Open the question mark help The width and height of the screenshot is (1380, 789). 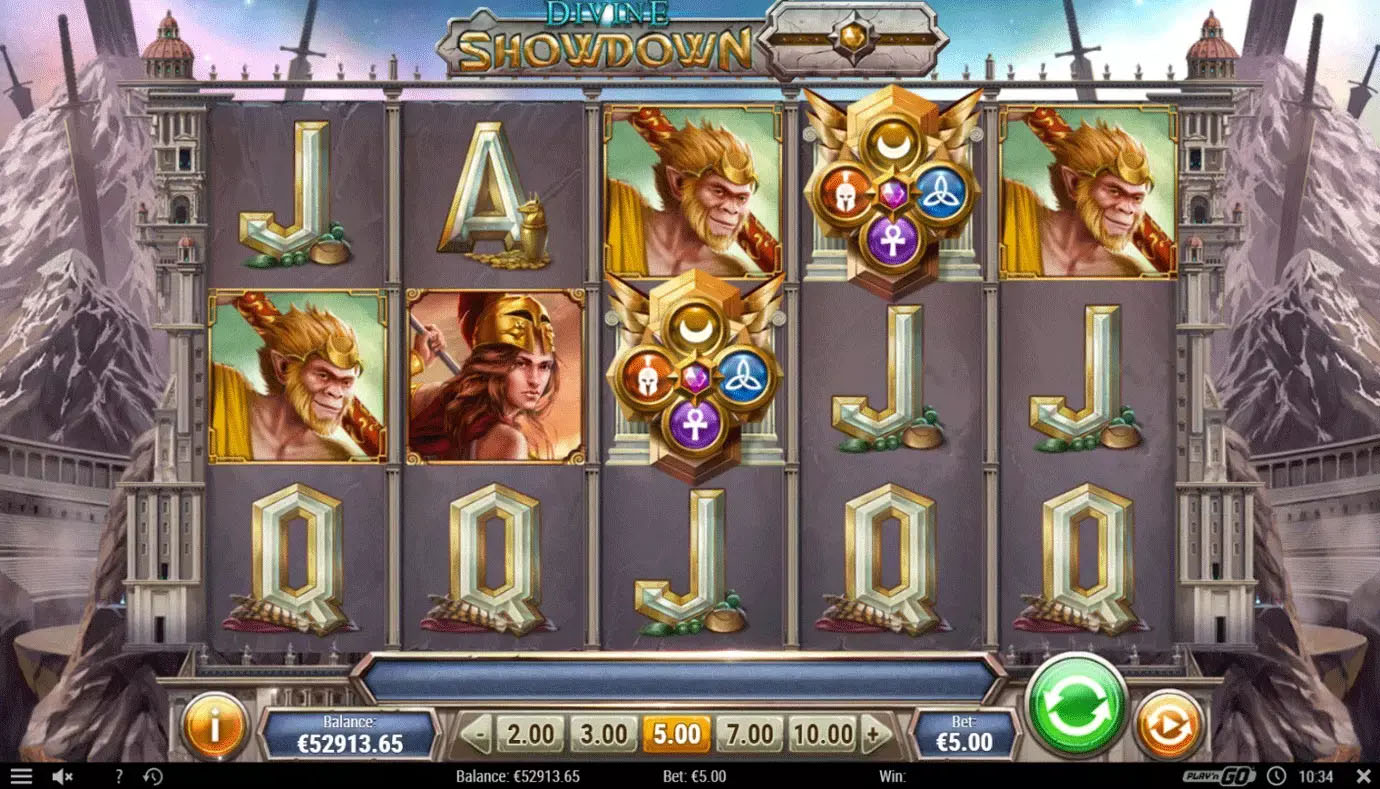click(x=119, y=776)
